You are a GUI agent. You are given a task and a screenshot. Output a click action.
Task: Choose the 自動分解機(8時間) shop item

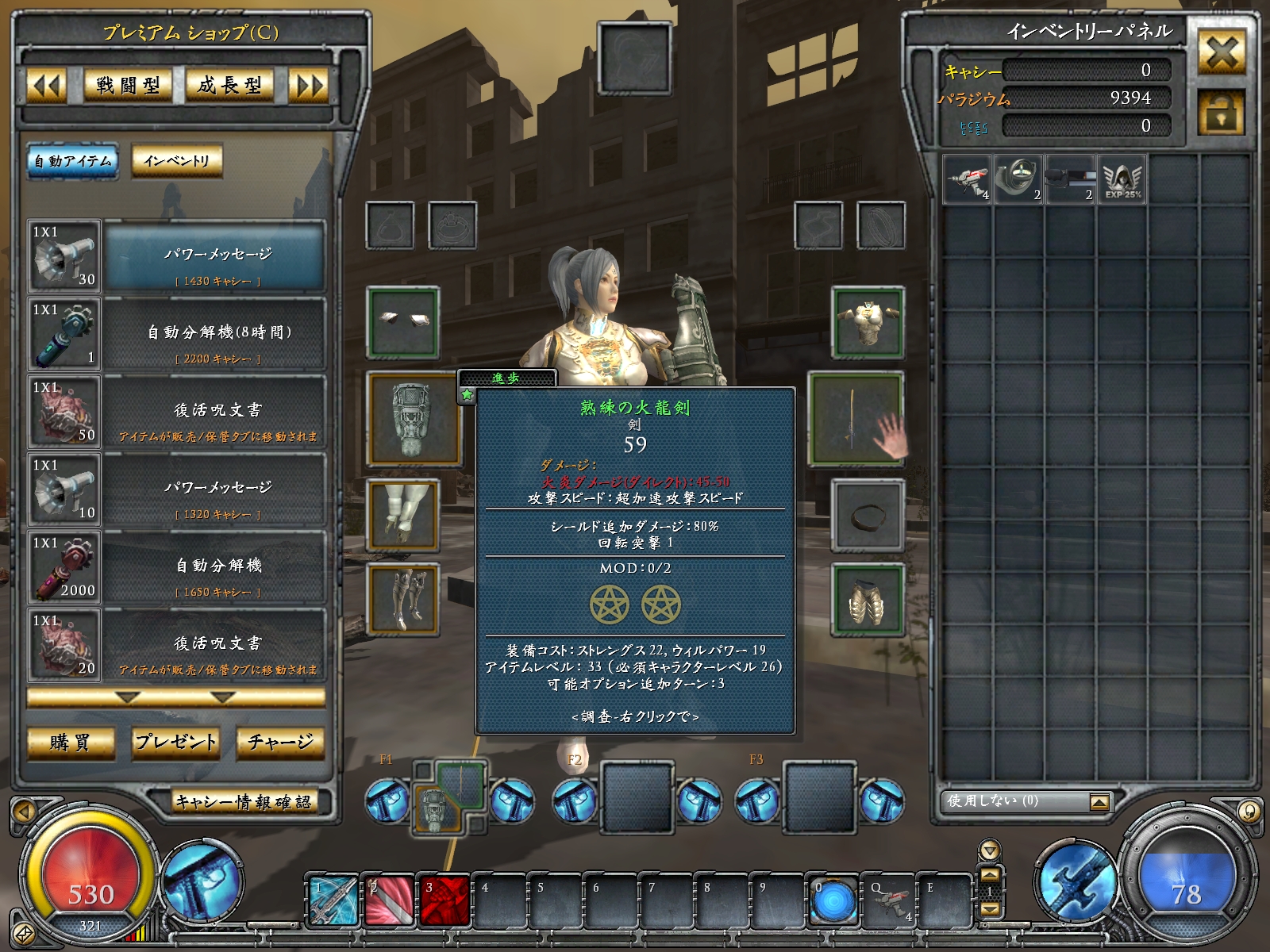click(x=219, y=332)
